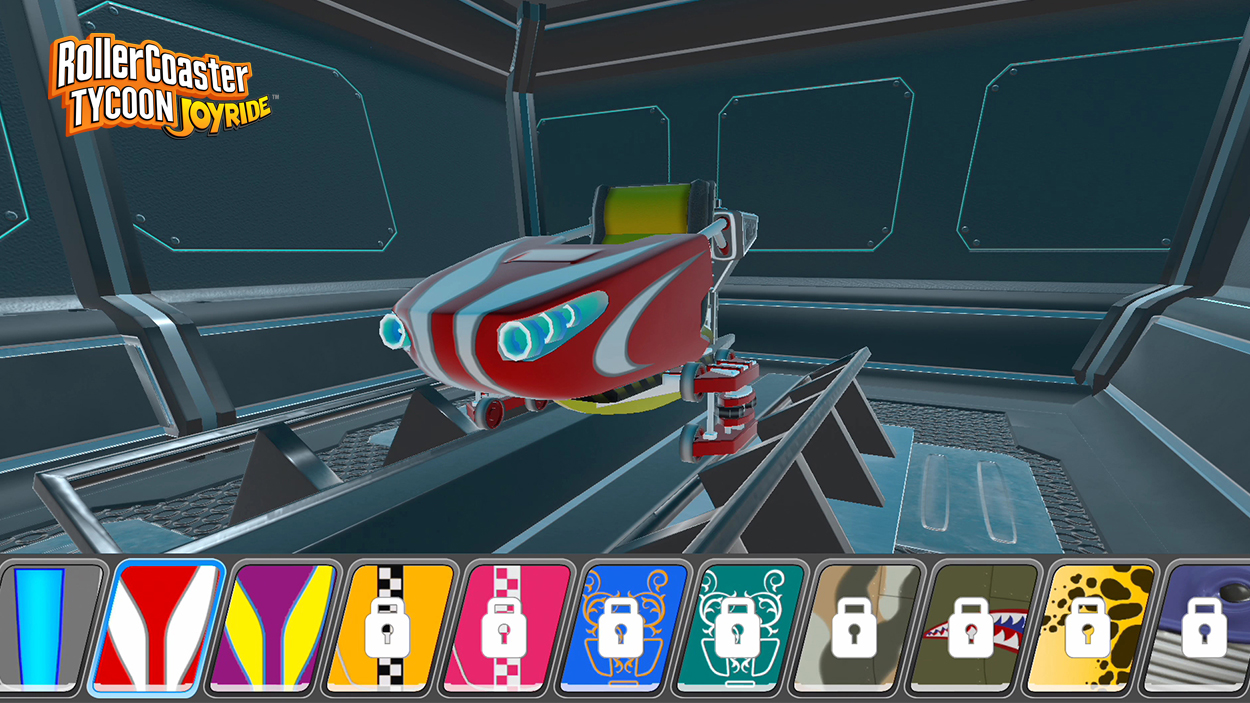The width and height of the screenshot is (1250, 703).
Task: Choose the locked tan camouflage skin
Action: tap(853, 628)
